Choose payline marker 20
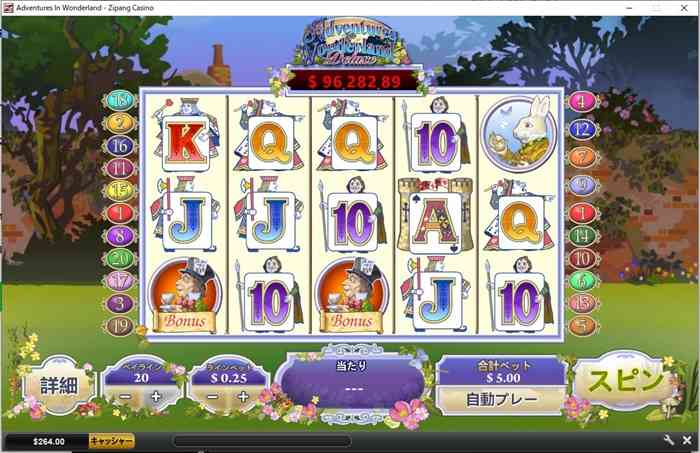 pos(120,258)
